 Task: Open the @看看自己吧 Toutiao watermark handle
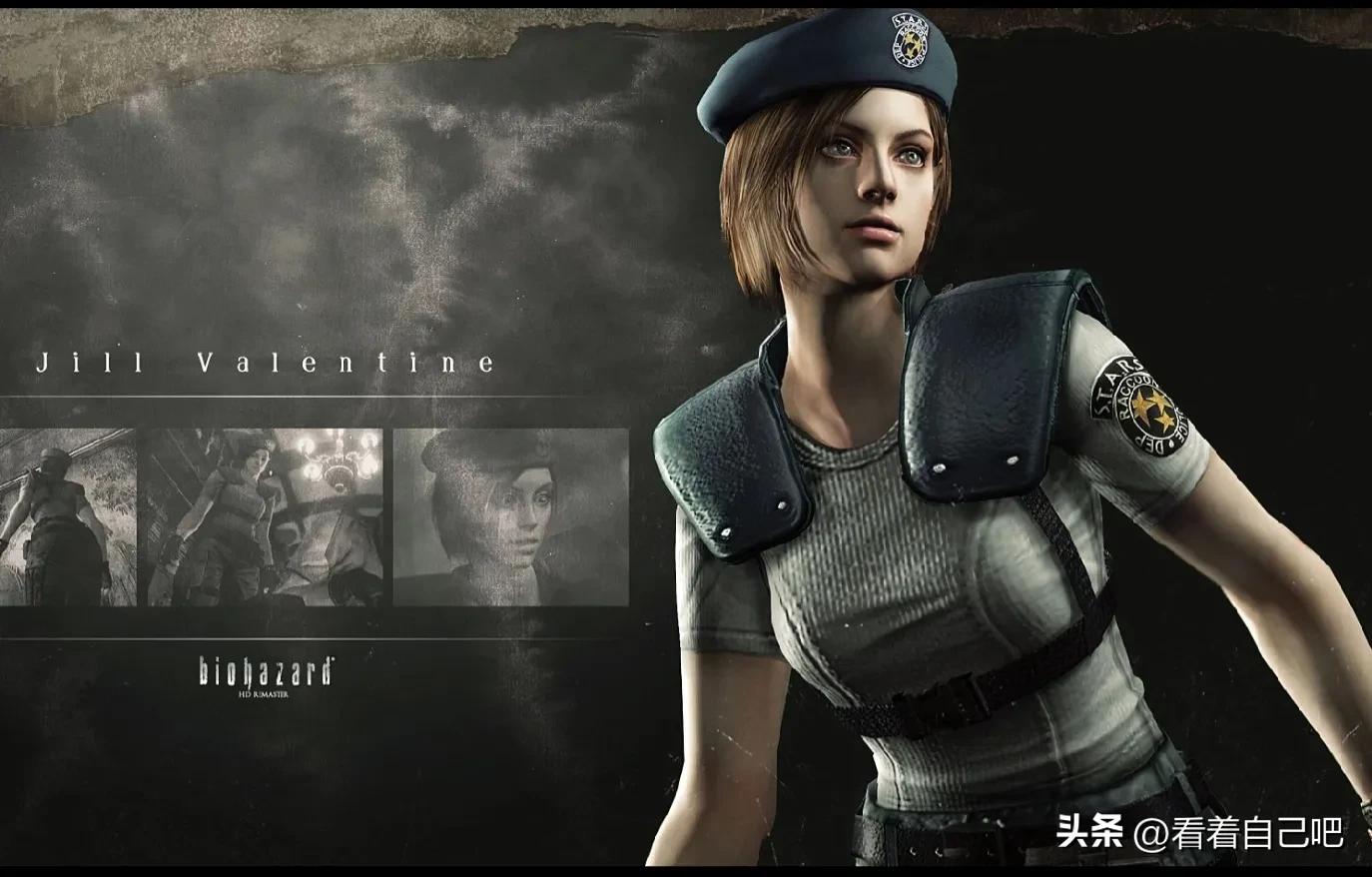pos(1238,833)
